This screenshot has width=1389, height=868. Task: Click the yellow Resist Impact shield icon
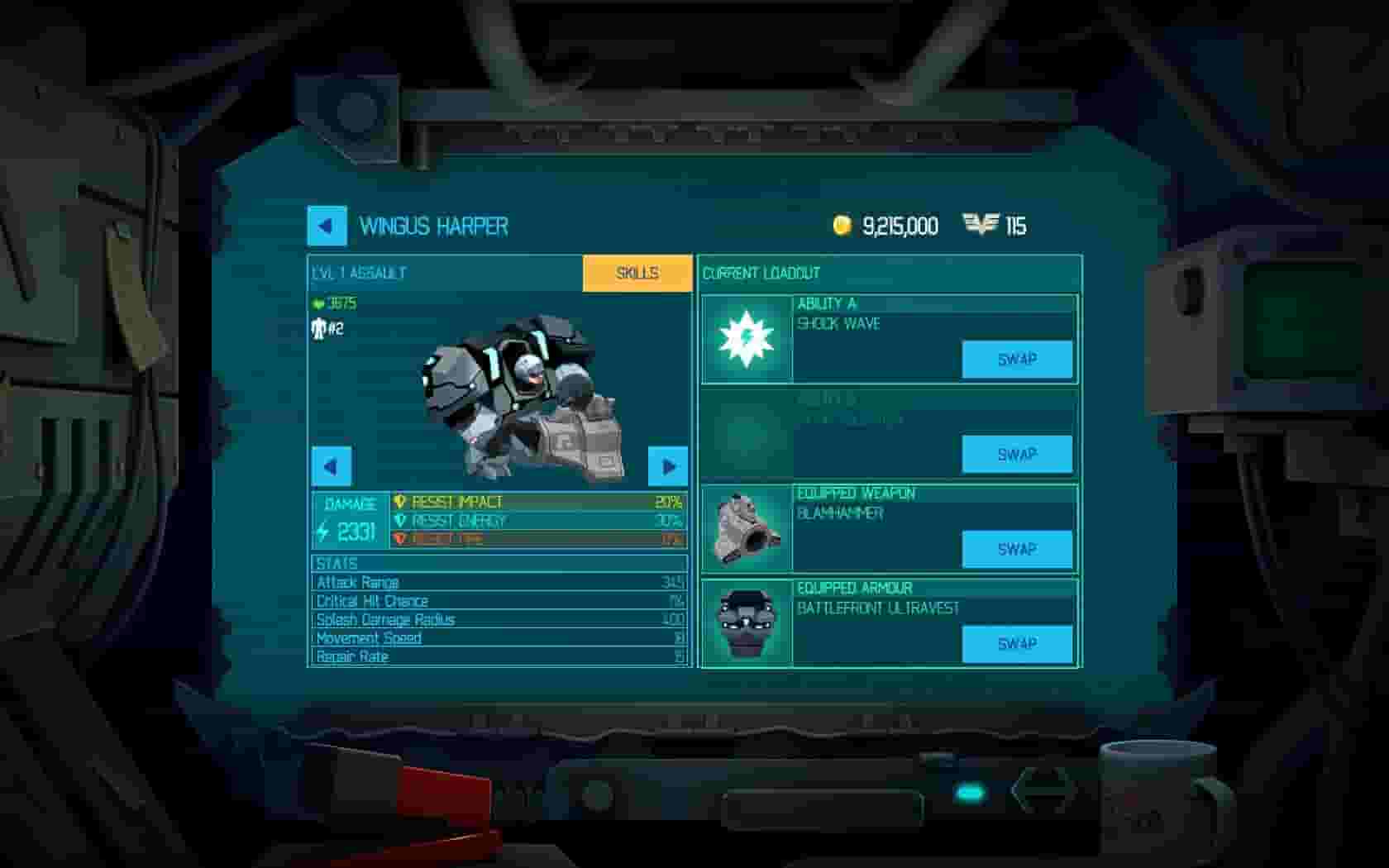399,501
